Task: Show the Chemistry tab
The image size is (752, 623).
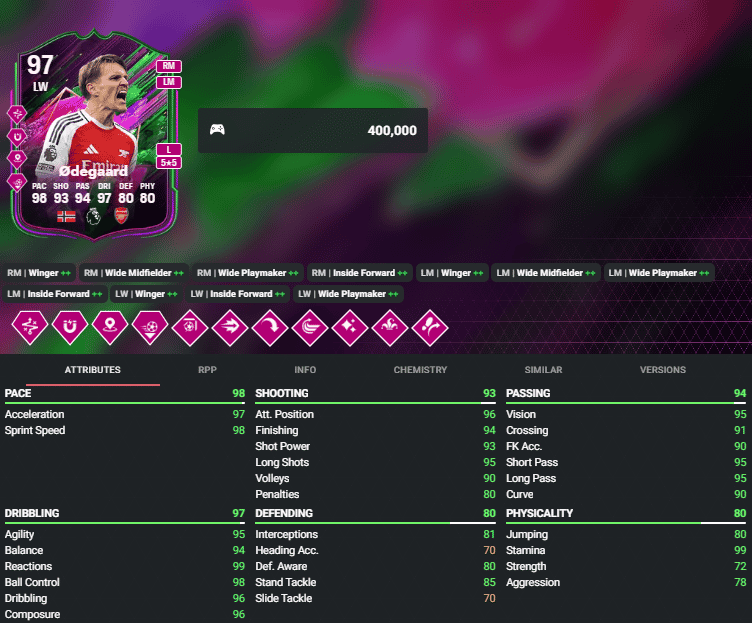Action: click(x=420, y=370)
